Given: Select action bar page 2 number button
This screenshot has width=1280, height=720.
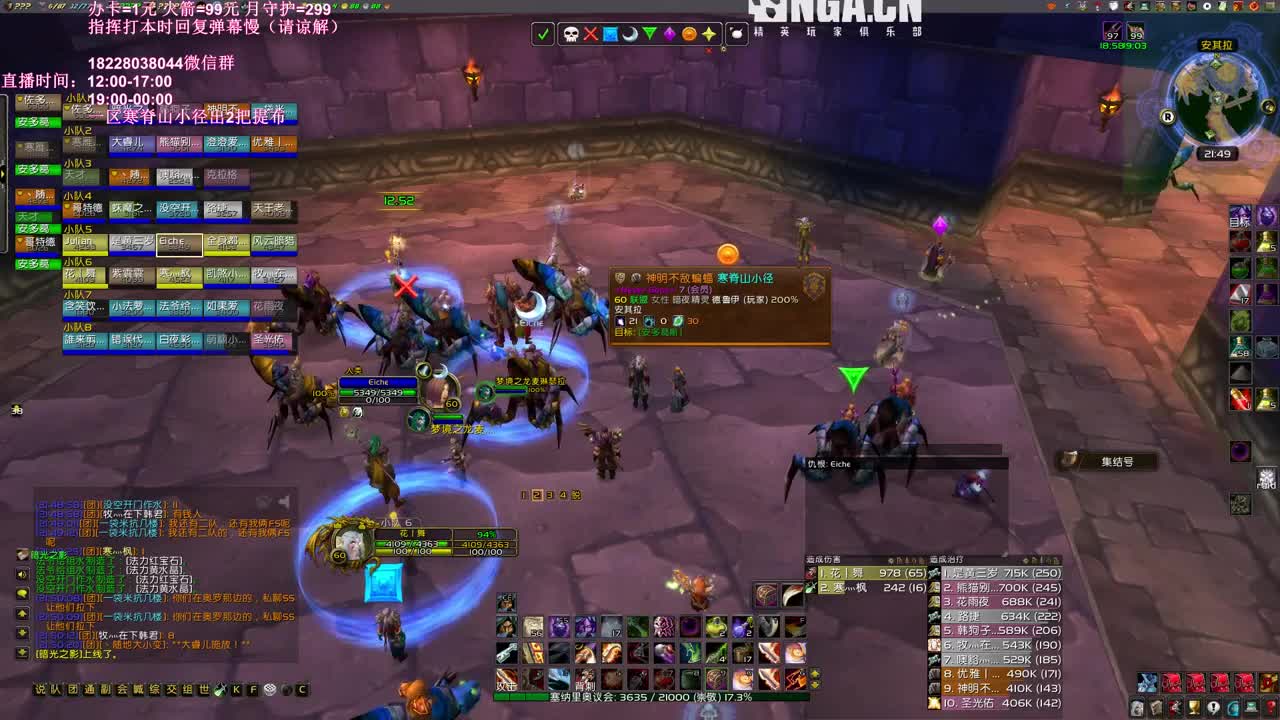Looking at the screenshot, I should click(x=537, y=495).
